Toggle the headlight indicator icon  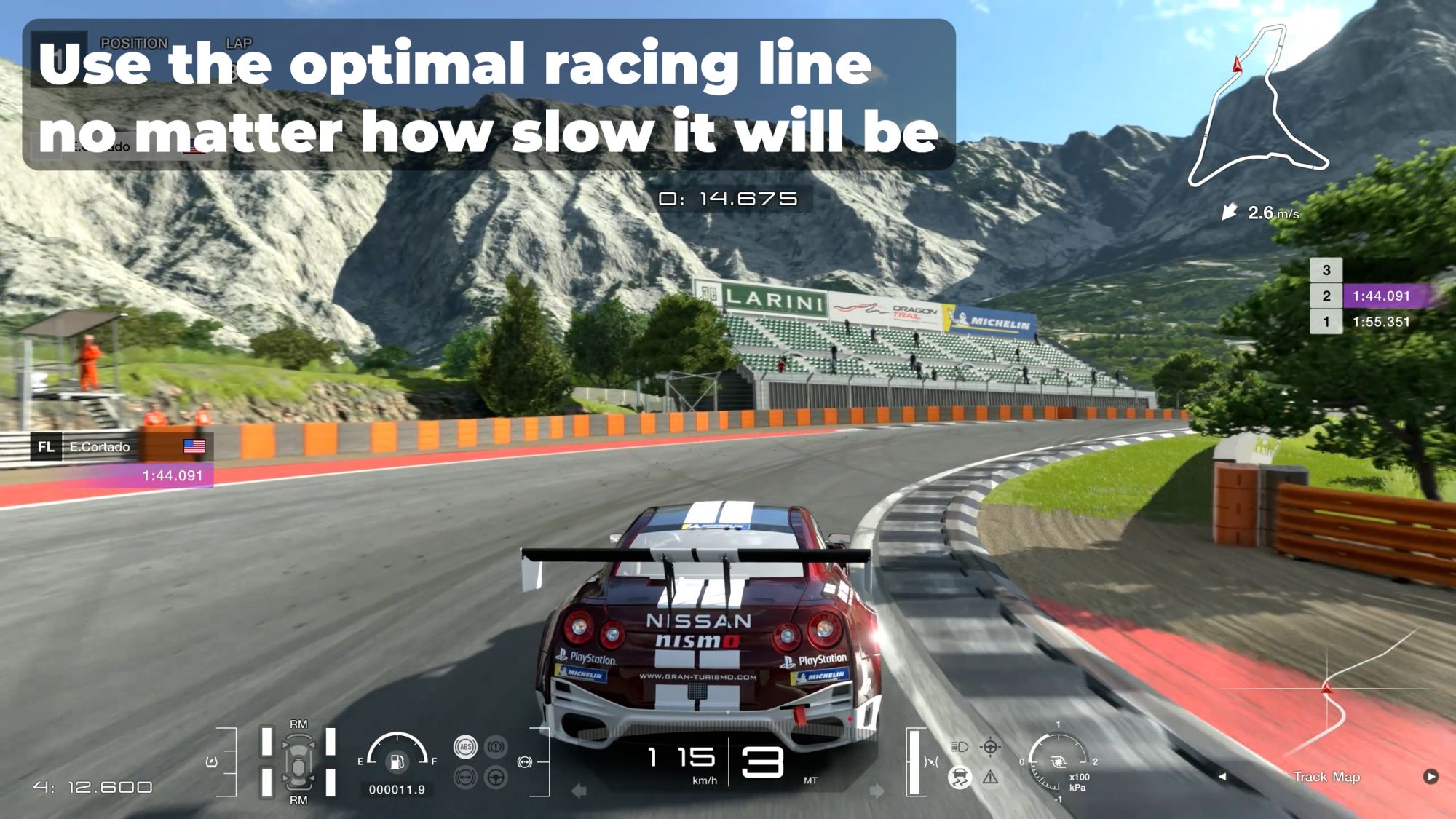pos(960,747)
